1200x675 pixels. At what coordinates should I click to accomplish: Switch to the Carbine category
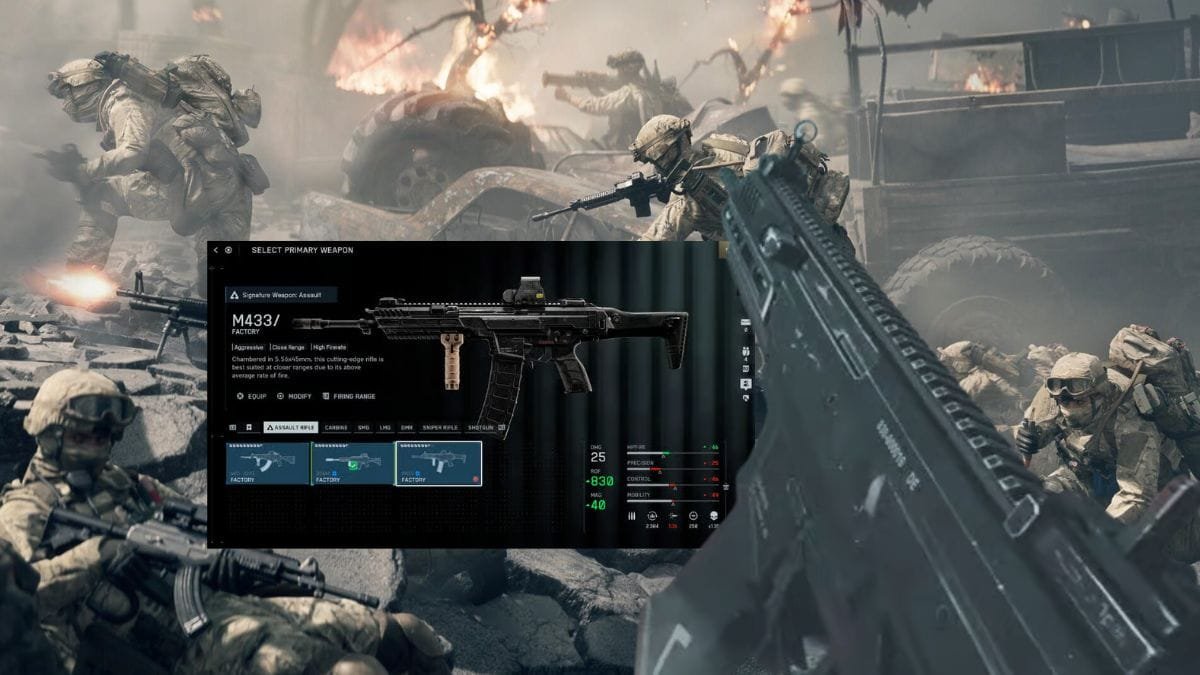(336, 427)
